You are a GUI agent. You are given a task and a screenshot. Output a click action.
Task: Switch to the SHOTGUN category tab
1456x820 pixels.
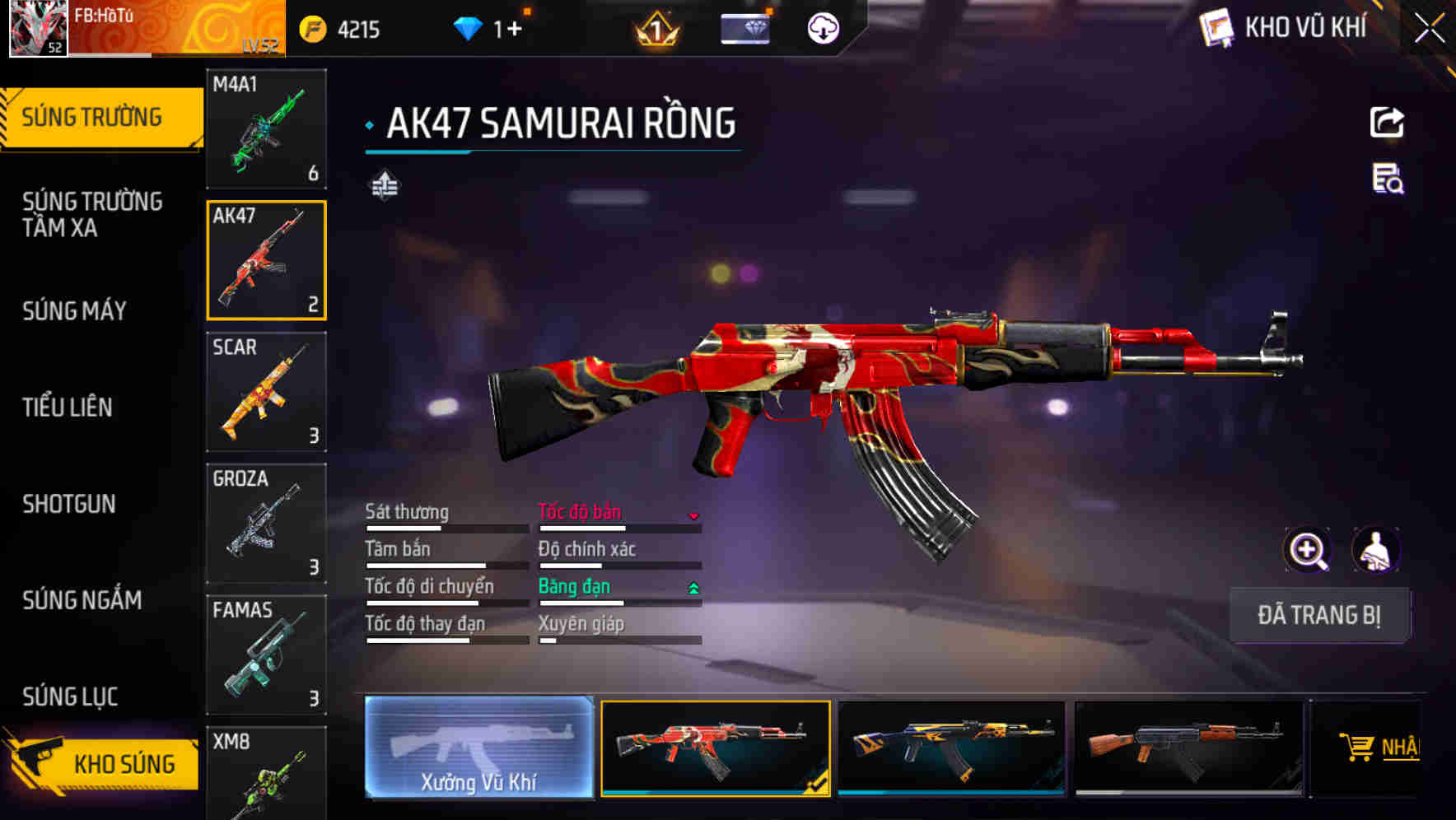tap(70, 504)
